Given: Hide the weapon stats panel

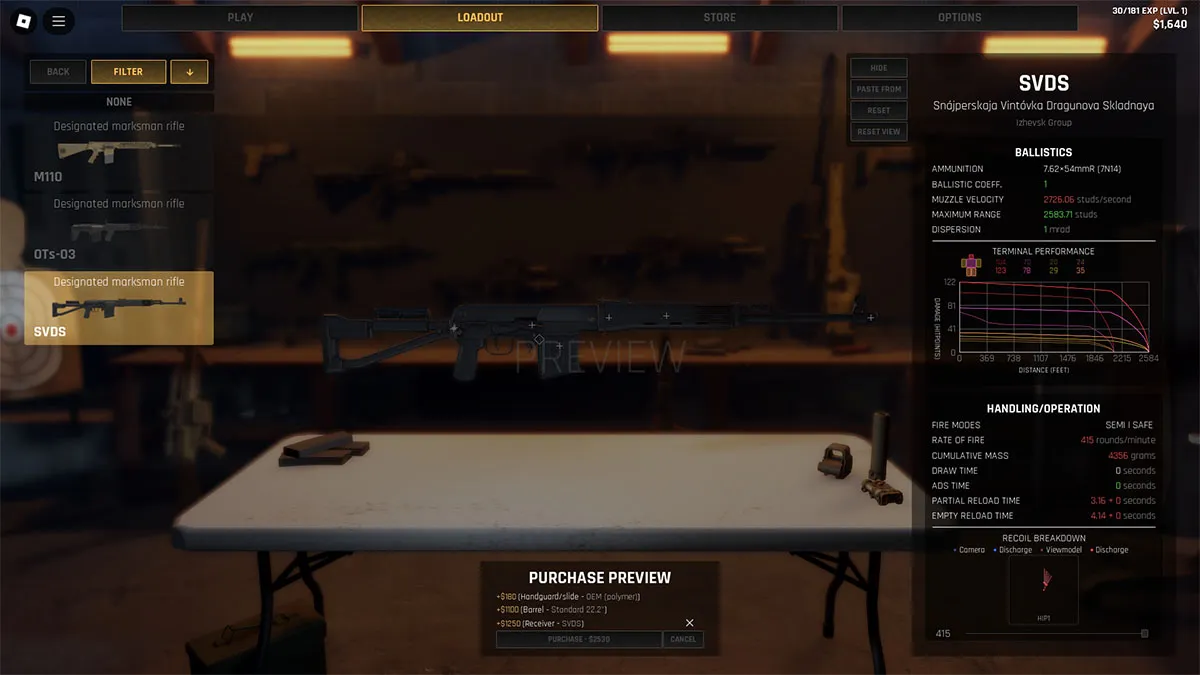Looking at the screenshot, I should click(x=879, y=68).
